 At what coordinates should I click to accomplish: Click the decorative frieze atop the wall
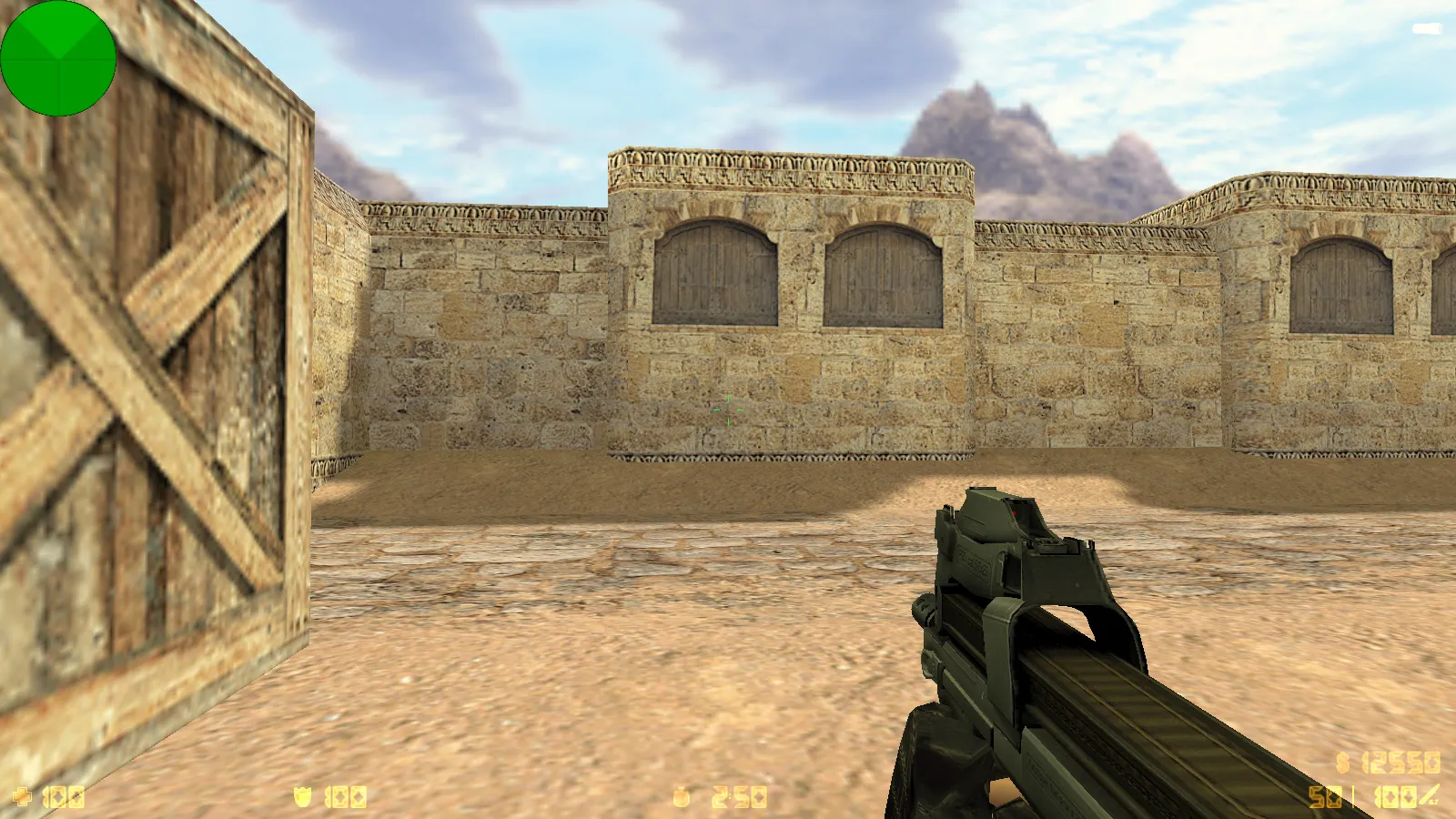tap(792, 168)
